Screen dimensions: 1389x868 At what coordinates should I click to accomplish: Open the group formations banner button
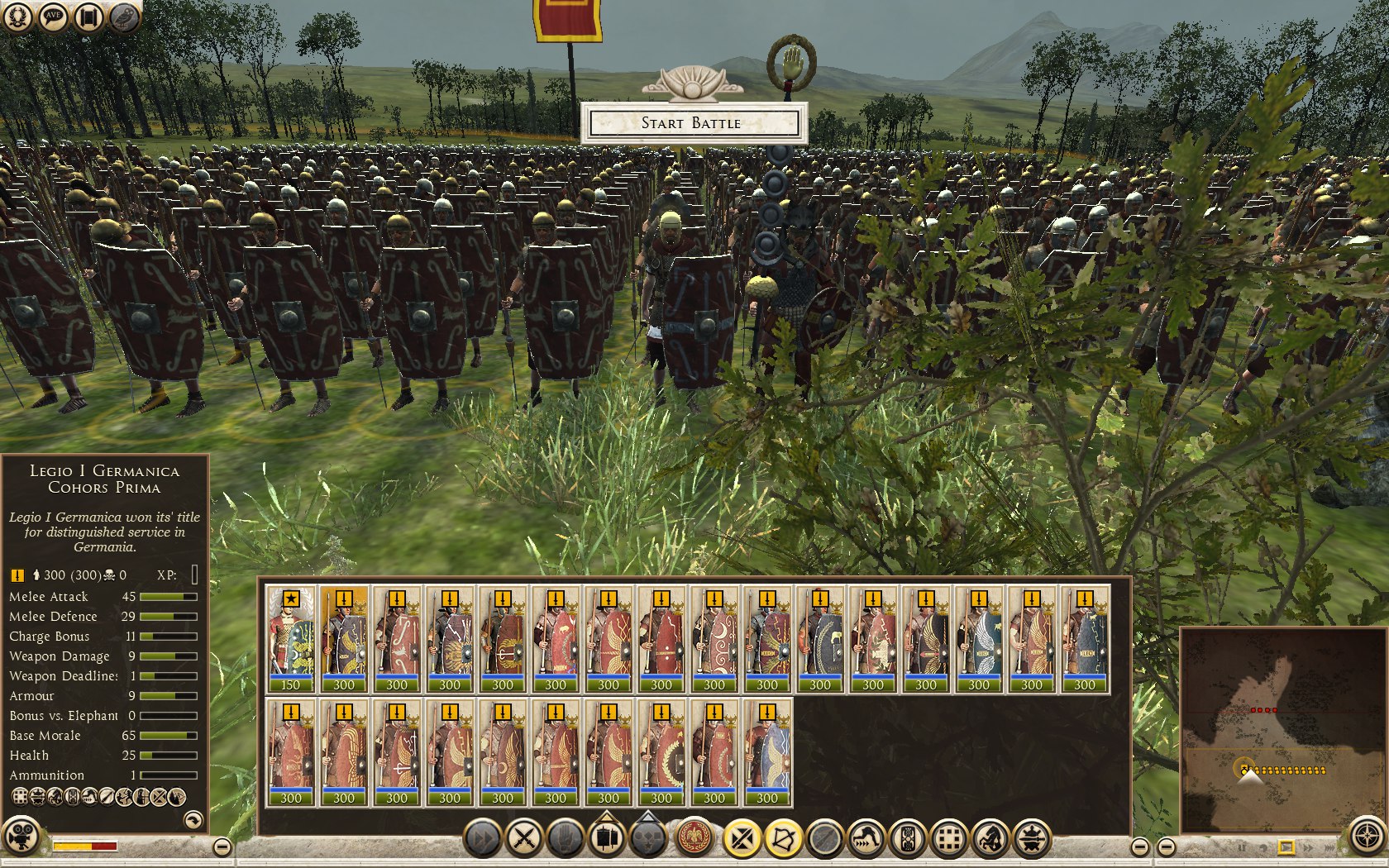click(x=607, y=839)
